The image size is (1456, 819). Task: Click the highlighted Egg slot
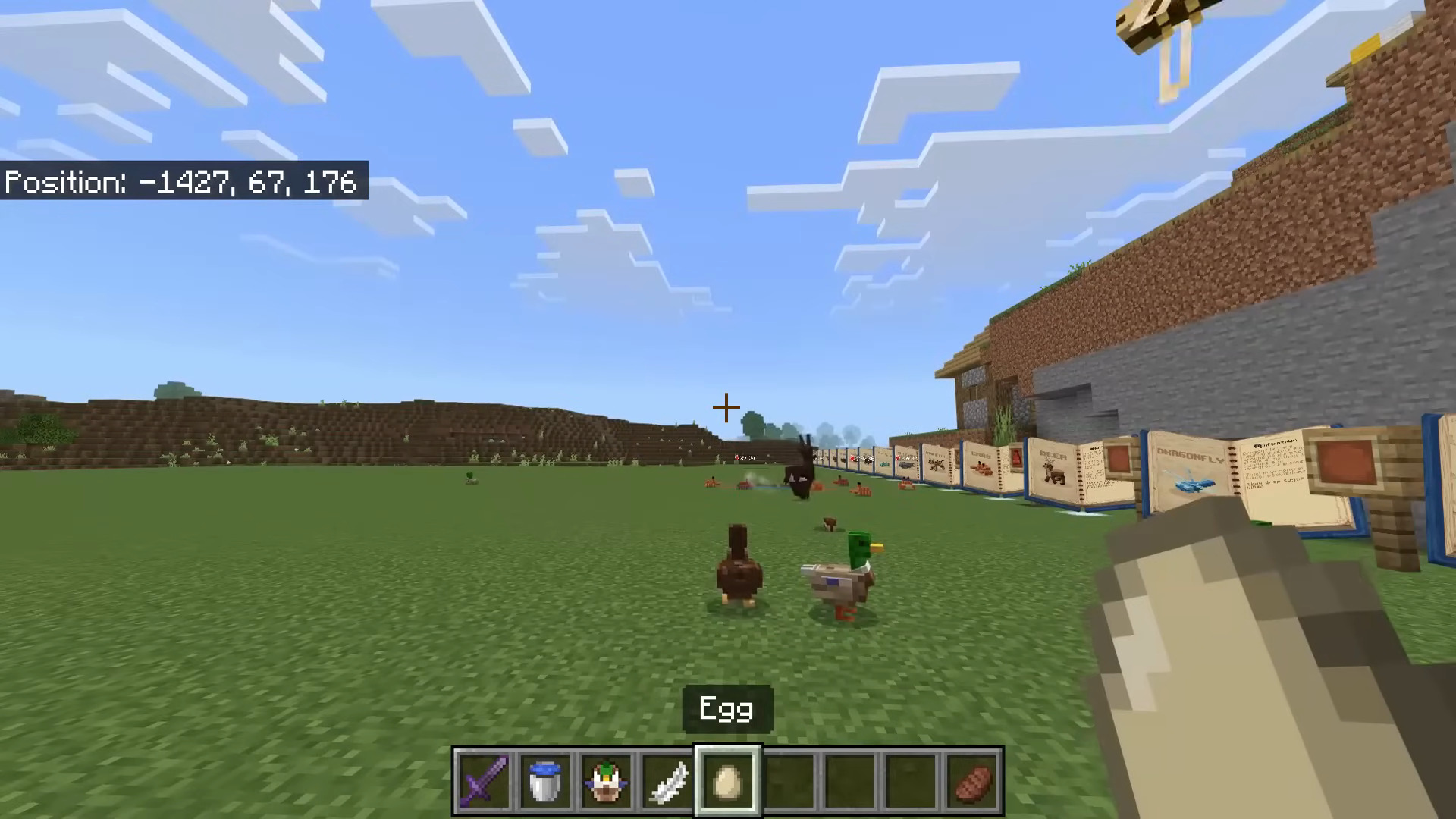727,781
